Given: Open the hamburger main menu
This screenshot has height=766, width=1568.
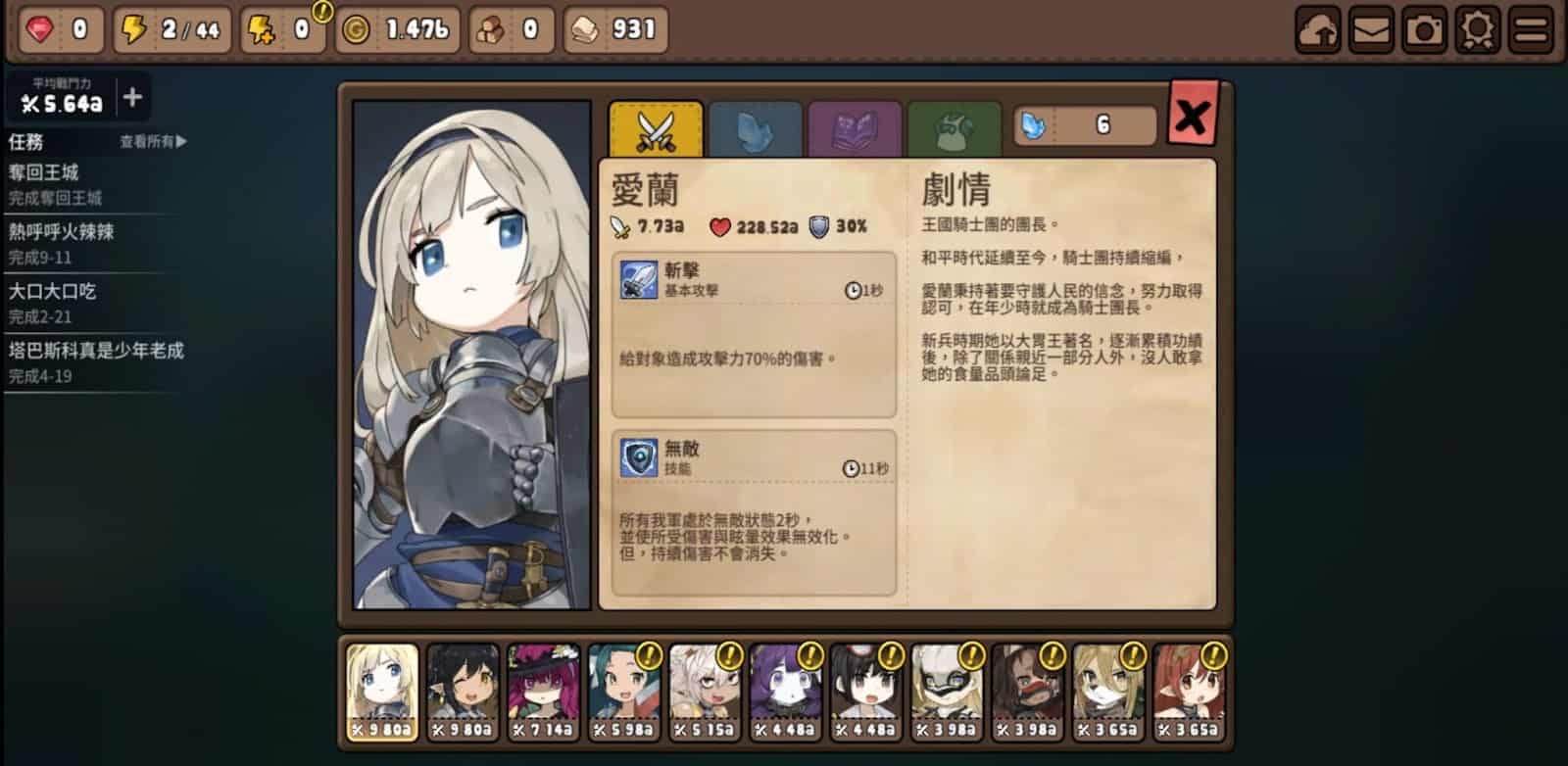Looking at the screenshot, I should pyautogui.click(x=1531, y=30).
